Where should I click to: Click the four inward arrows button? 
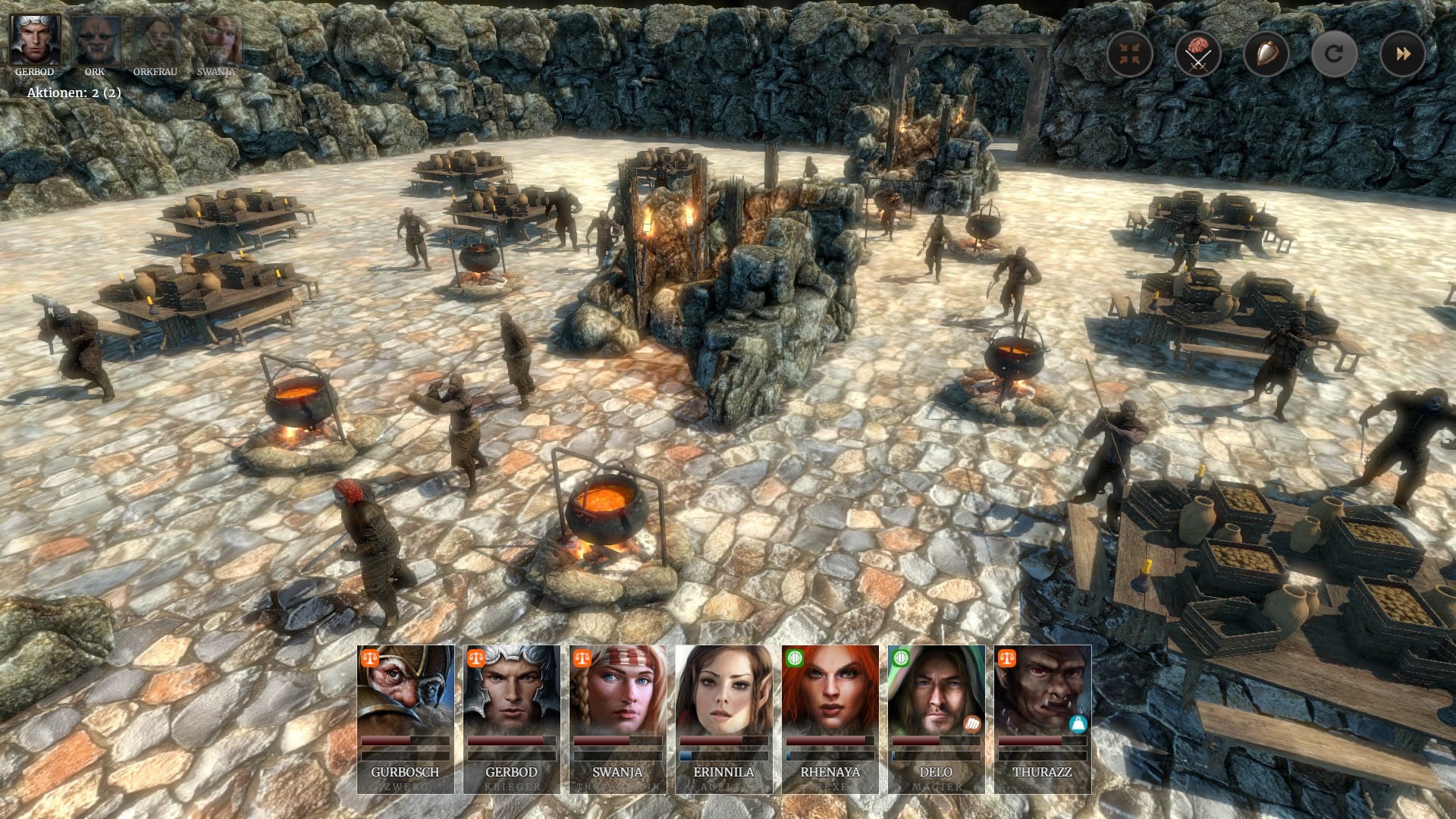tap(1130, 54)
